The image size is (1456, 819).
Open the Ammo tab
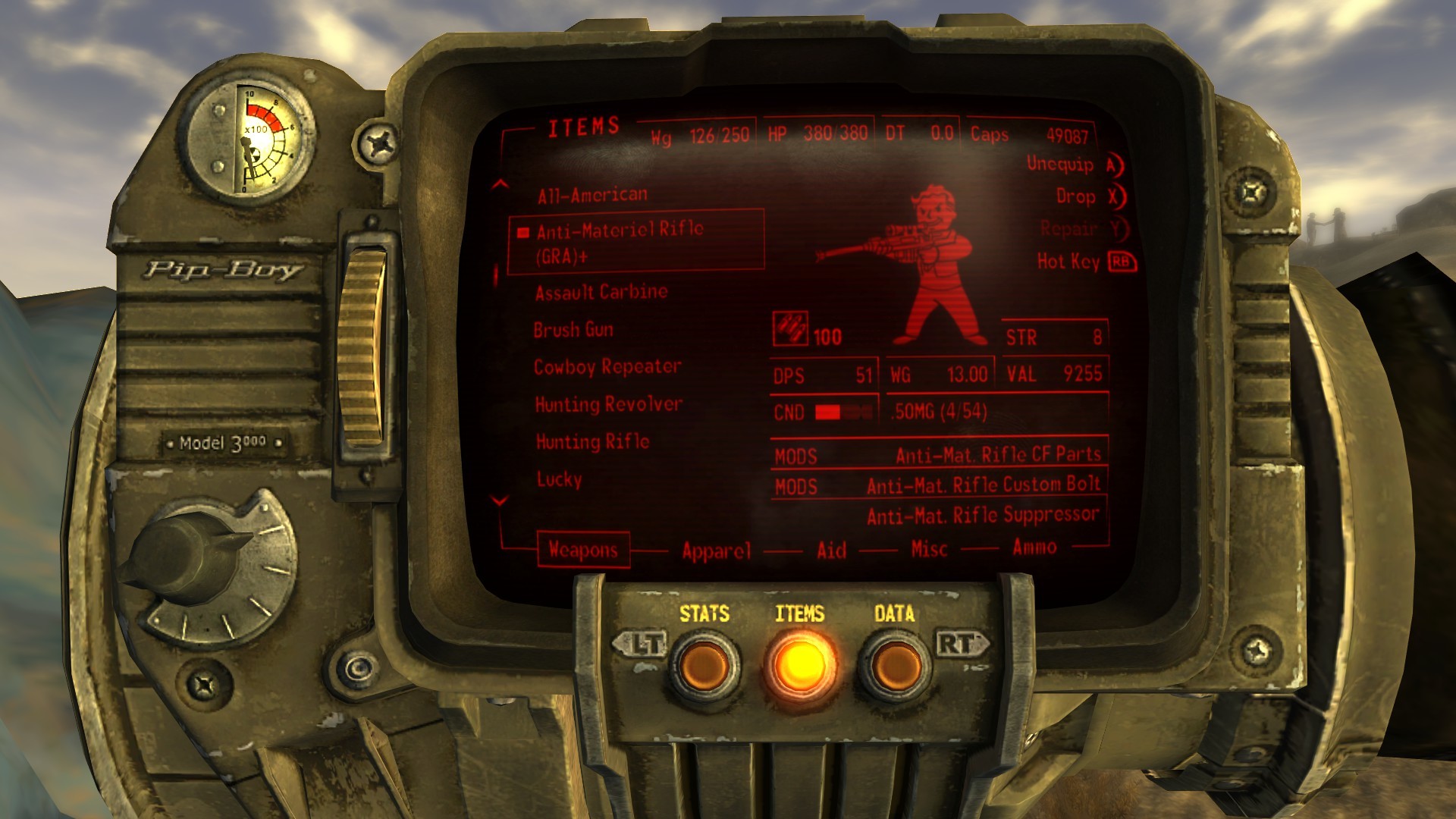coord(1037,548)
